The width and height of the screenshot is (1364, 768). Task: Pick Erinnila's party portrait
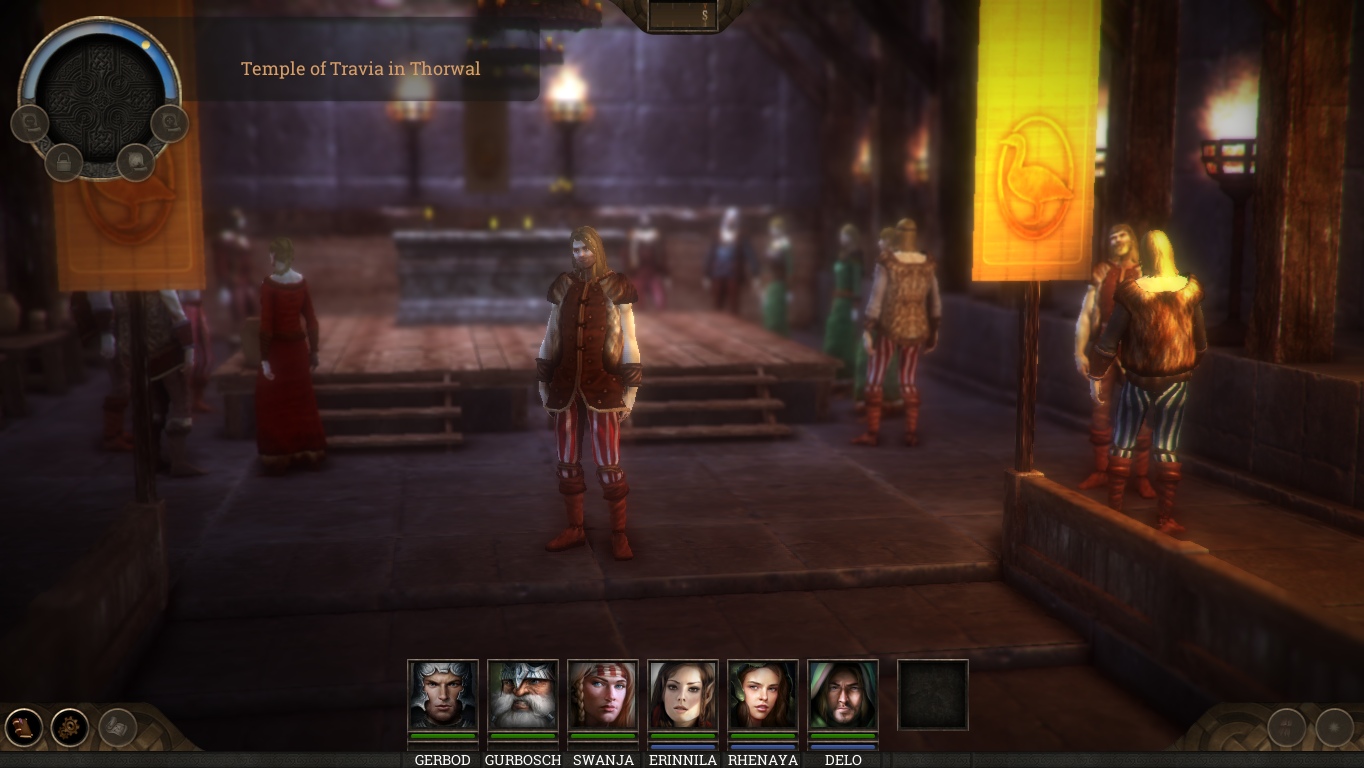pos(683,695)
